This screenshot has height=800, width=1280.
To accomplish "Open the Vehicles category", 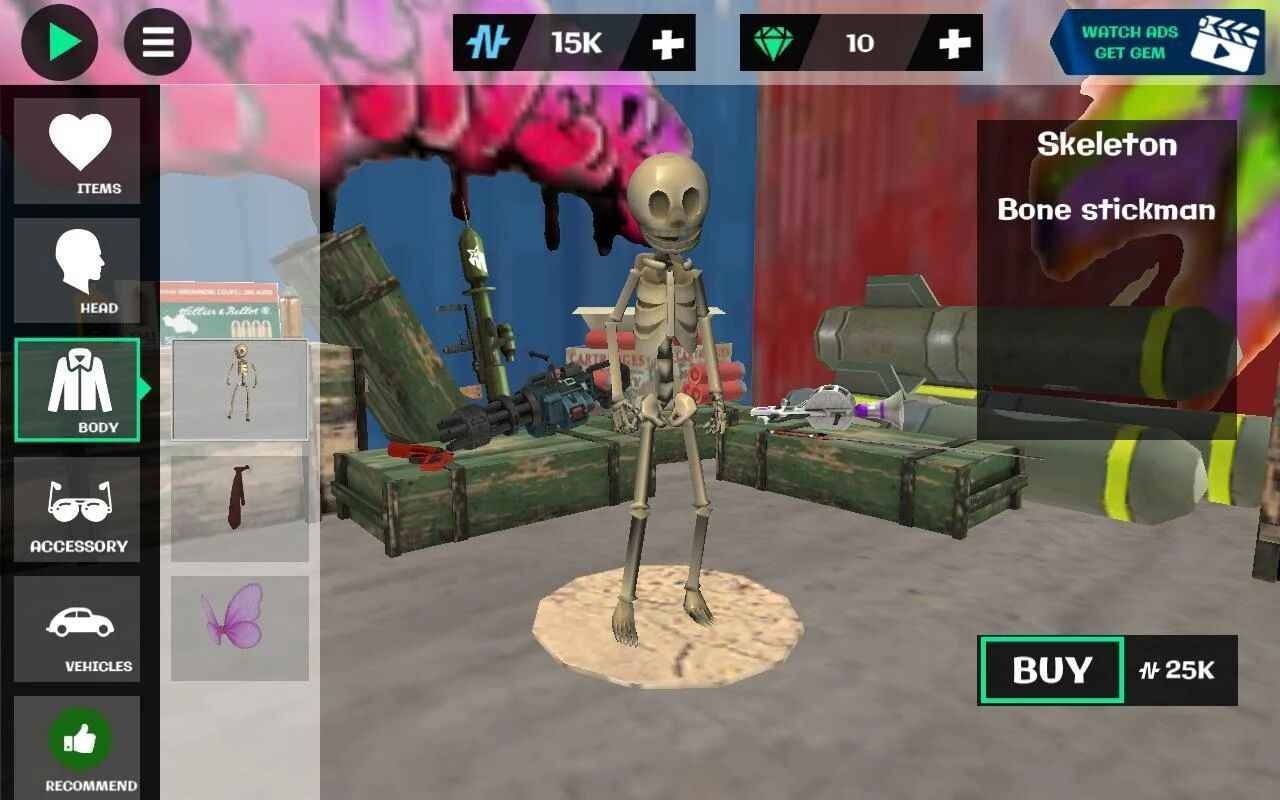I will coord(78,630).
